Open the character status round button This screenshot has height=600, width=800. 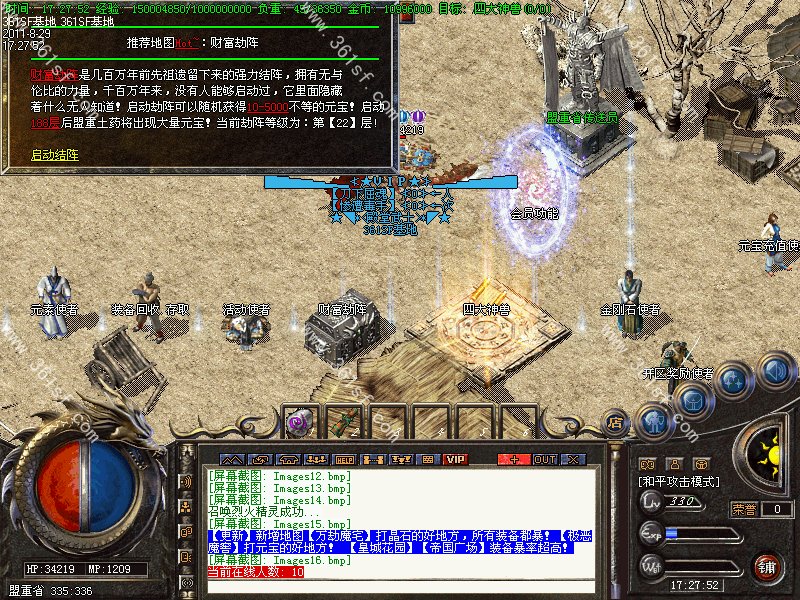654,421
